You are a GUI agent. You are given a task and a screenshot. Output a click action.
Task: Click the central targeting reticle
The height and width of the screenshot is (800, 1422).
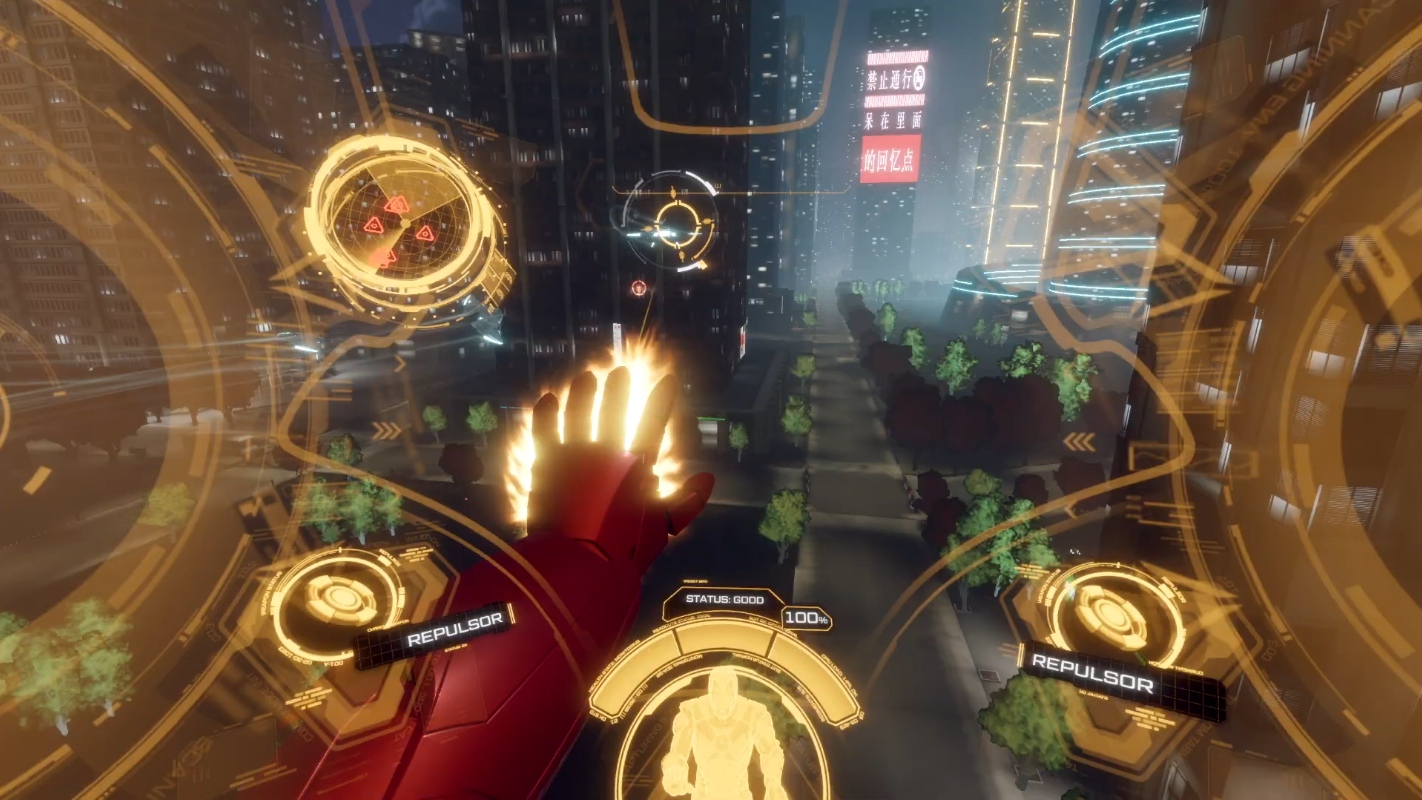670,221
